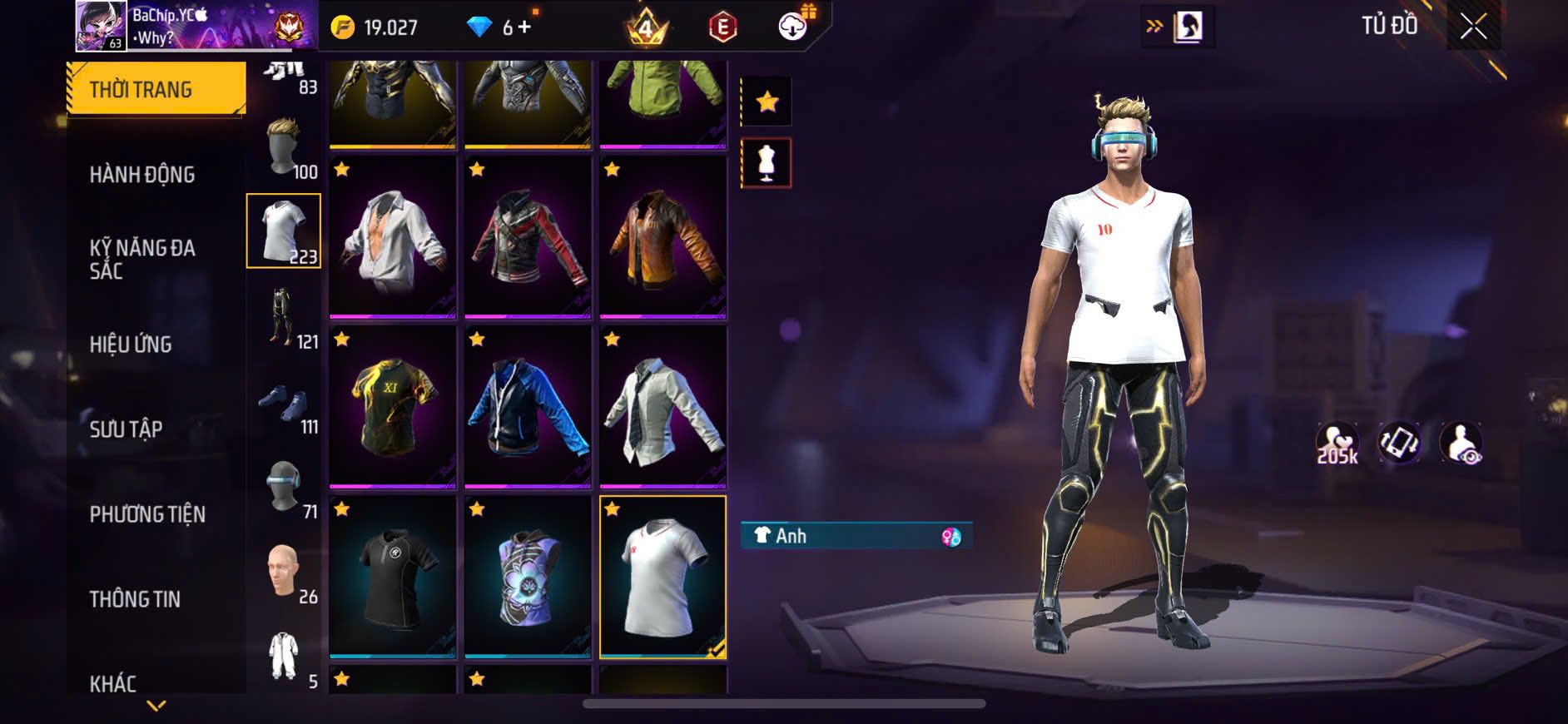Screen dimensions: 1568x724
Task: Open the Sưu Tập menu
Action: point(126,429)
